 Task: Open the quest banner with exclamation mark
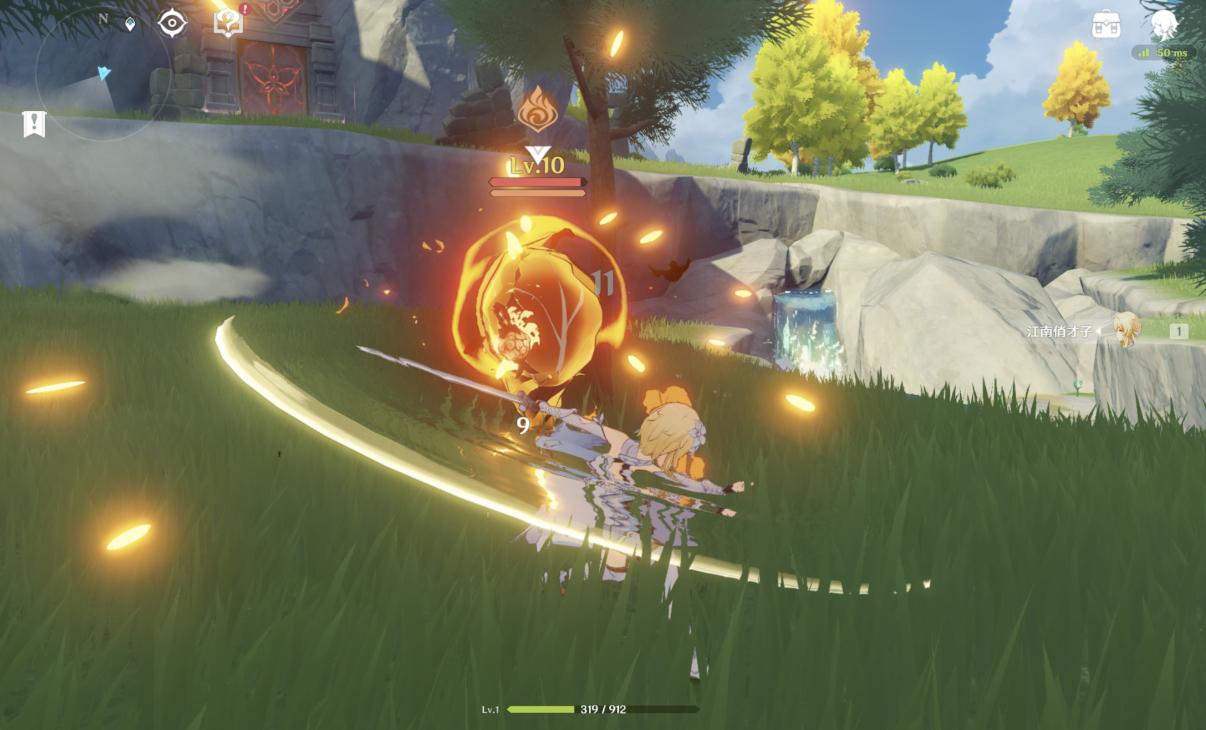(34, 124)
